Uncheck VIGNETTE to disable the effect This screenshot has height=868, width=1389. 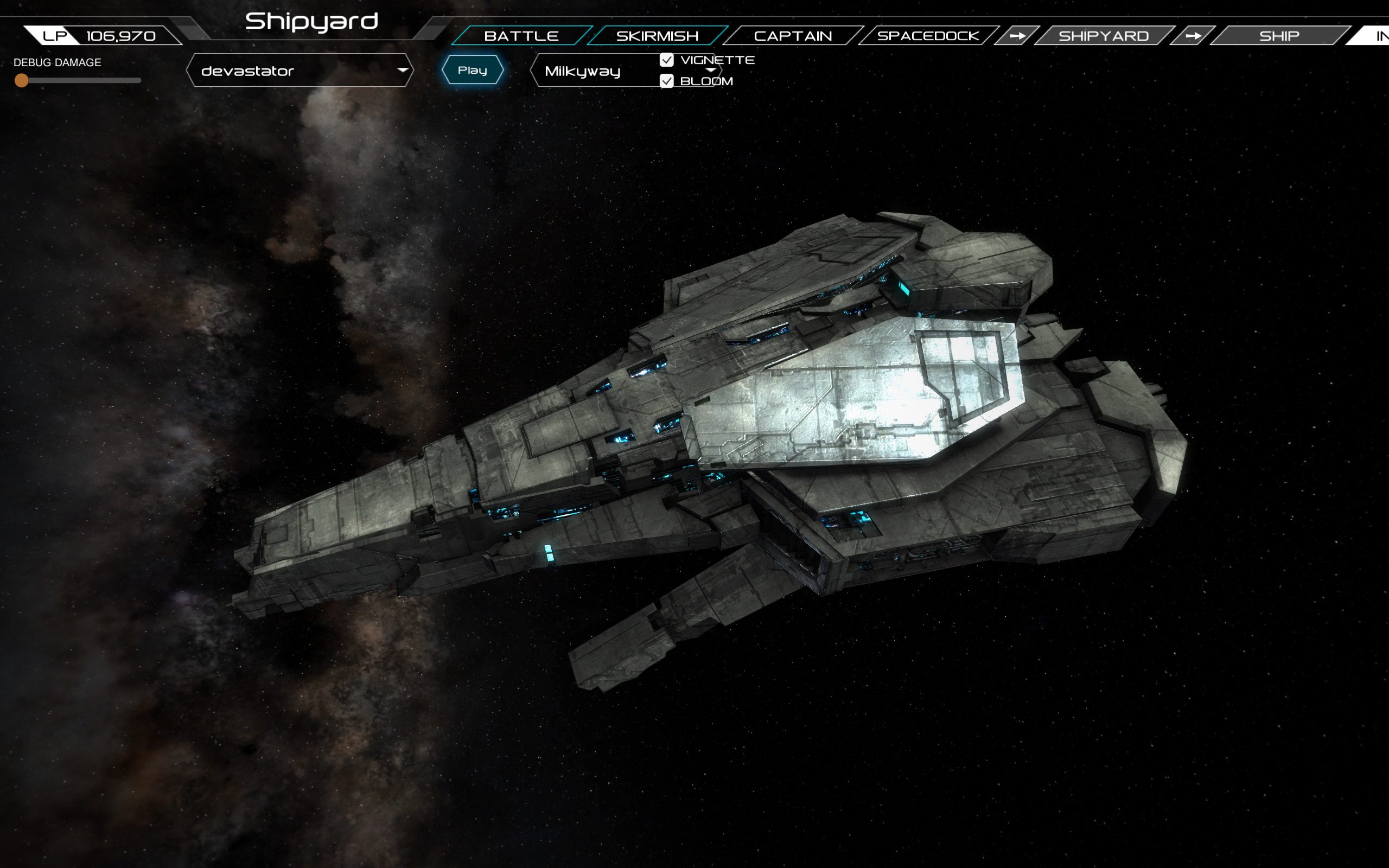666,60
